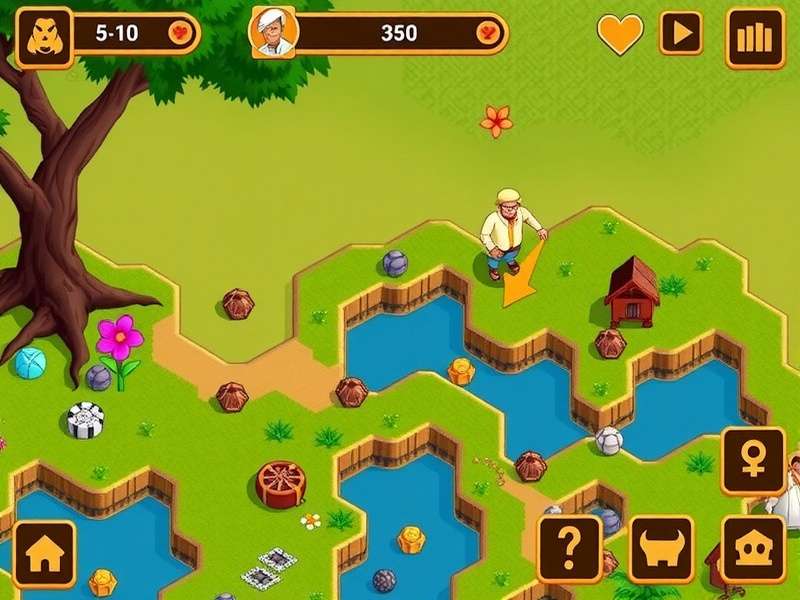
Task: Select the chef character portrait
Action: [x=273, y=33]
